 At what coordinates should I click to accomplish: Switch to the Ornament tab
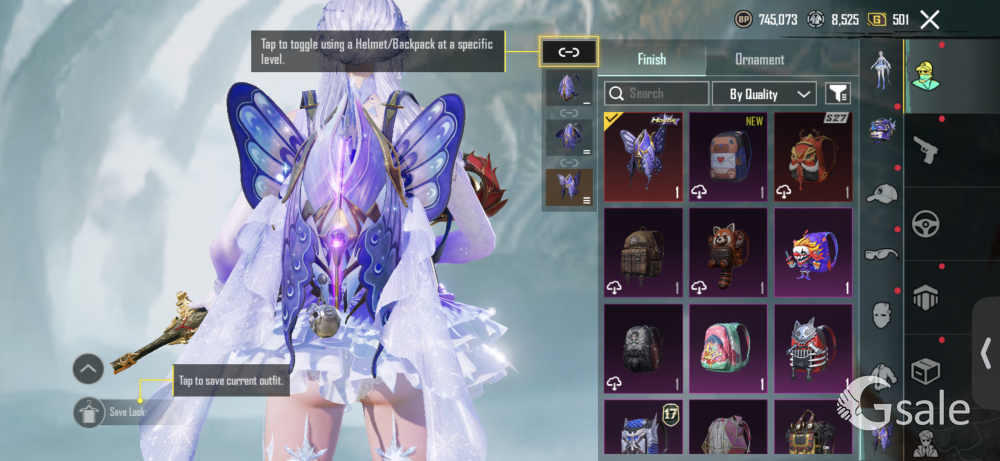[759, 59]
